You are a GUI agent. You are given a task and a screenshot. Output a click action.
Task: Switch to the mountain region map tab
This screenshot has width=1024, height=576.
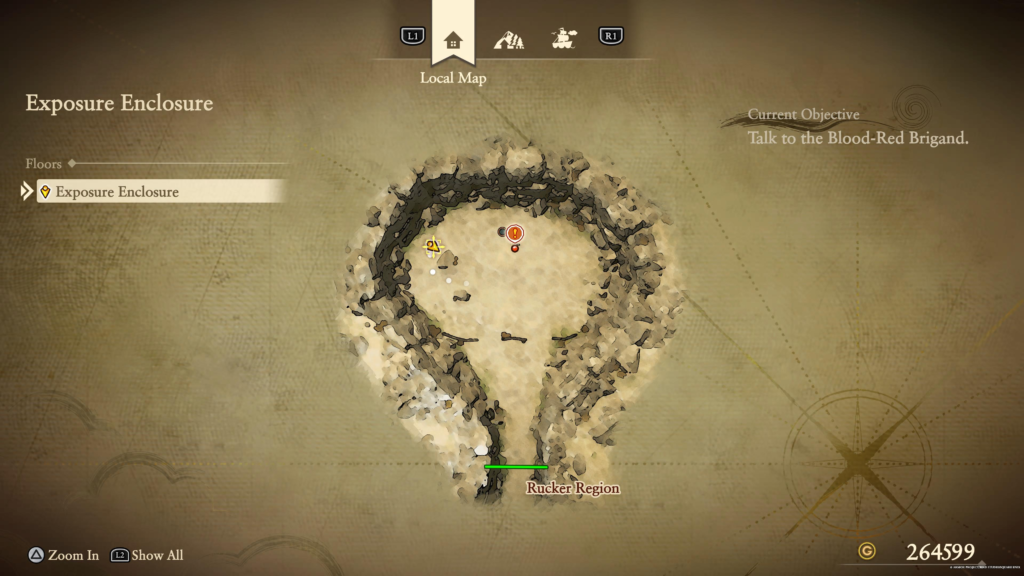tap(509, 40)
